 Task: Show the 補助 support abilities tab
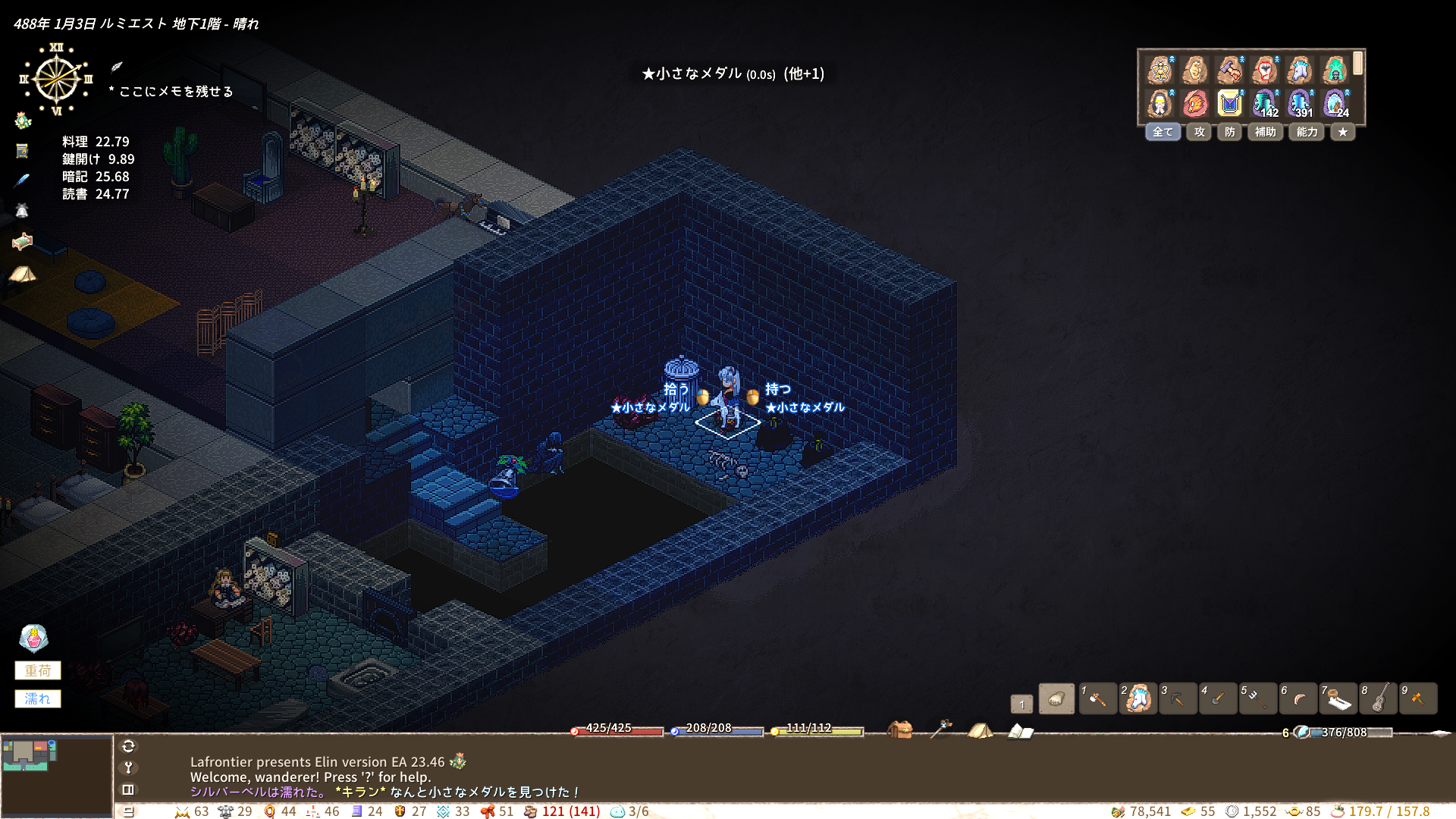[x=1265, y=132]
